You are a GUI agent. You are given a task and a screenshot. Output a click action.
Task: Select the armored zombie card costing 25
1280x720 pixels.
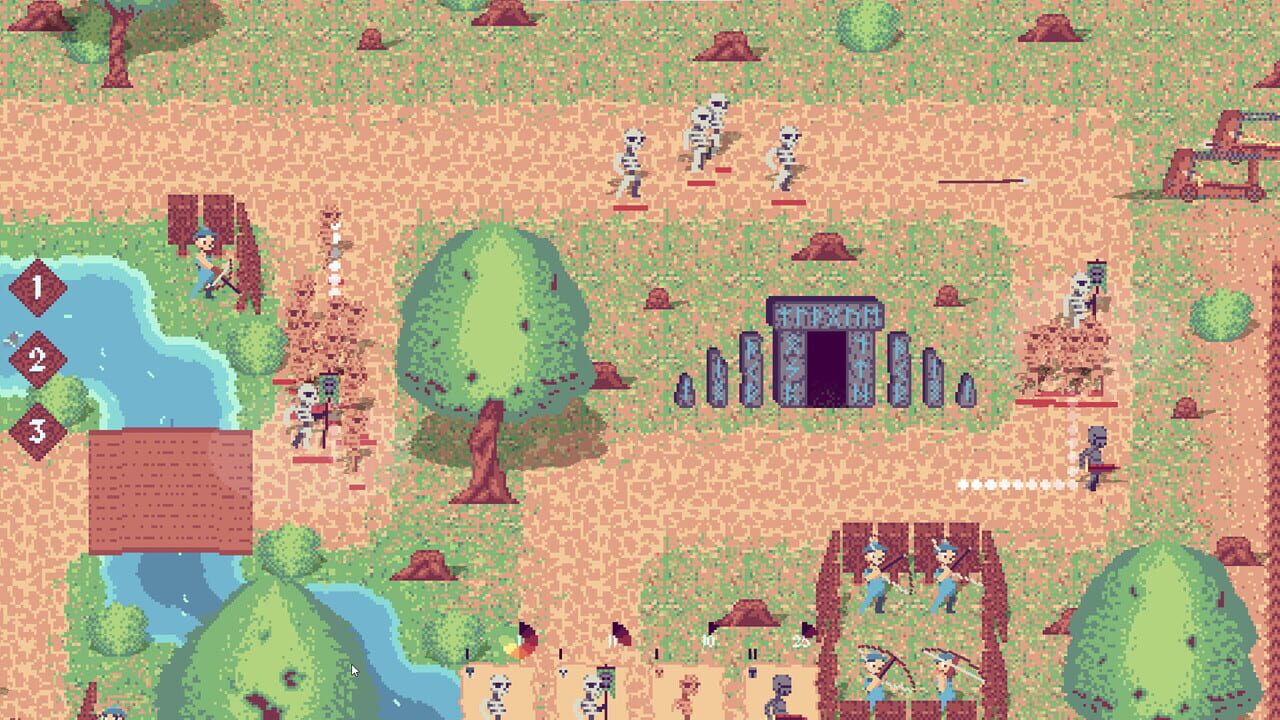(x=782, y=695)
